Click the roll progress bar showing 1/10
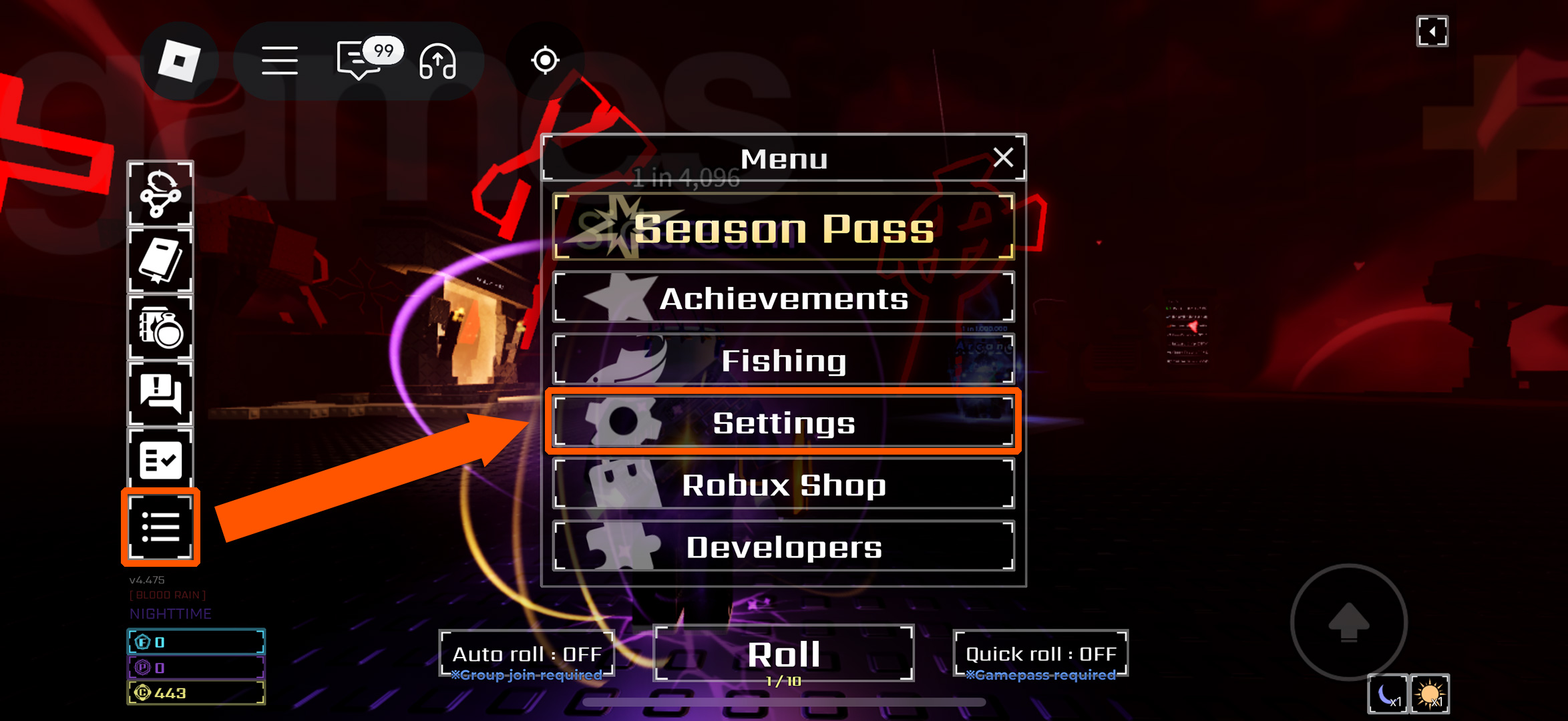This screenshot has height=721, width=1568. 783,682
